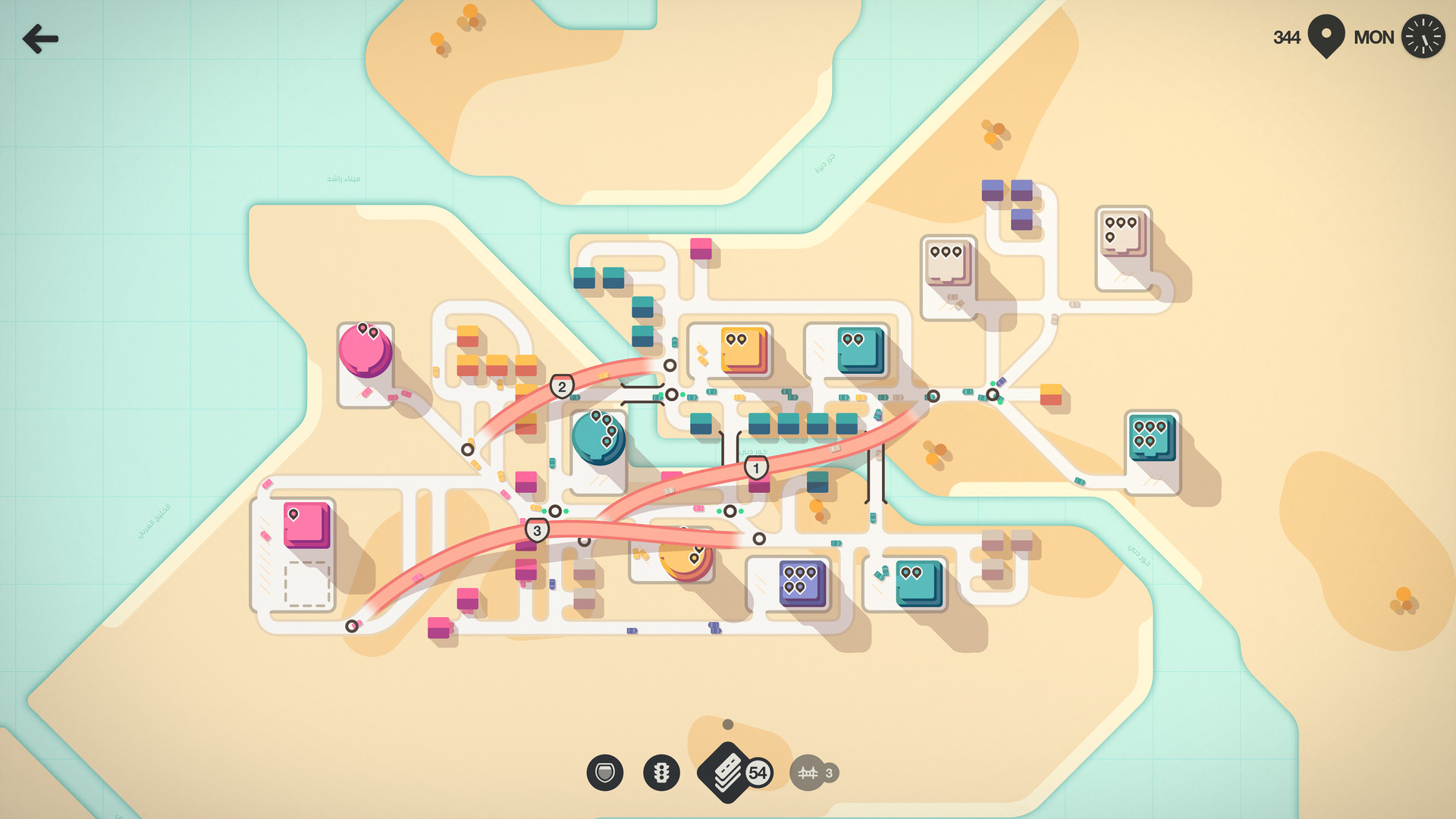Click the clock icon to pause the game
The image size is (1456, 819).
coord(1423,36)
